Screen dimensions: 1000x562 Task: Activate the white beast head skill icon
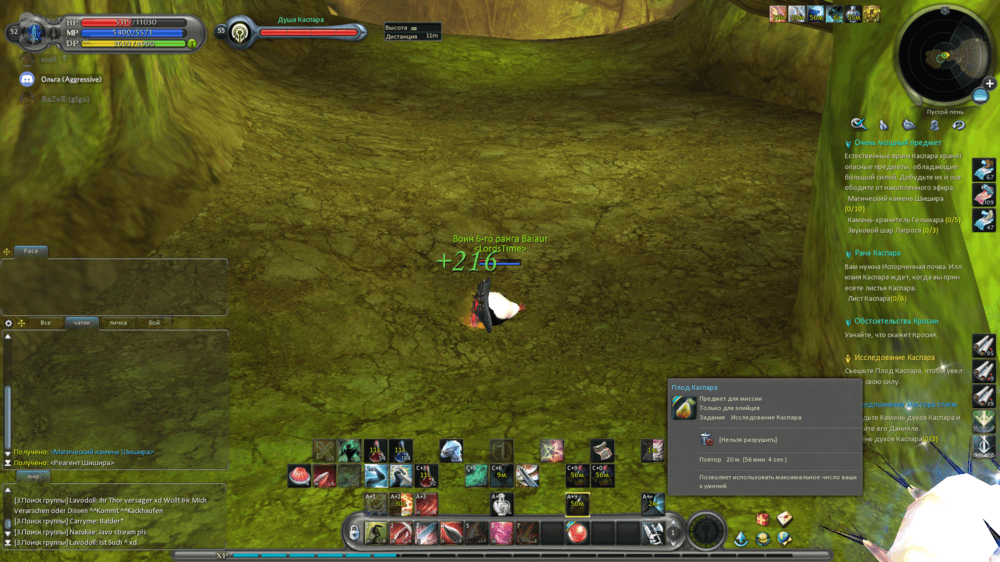point(451,451)
